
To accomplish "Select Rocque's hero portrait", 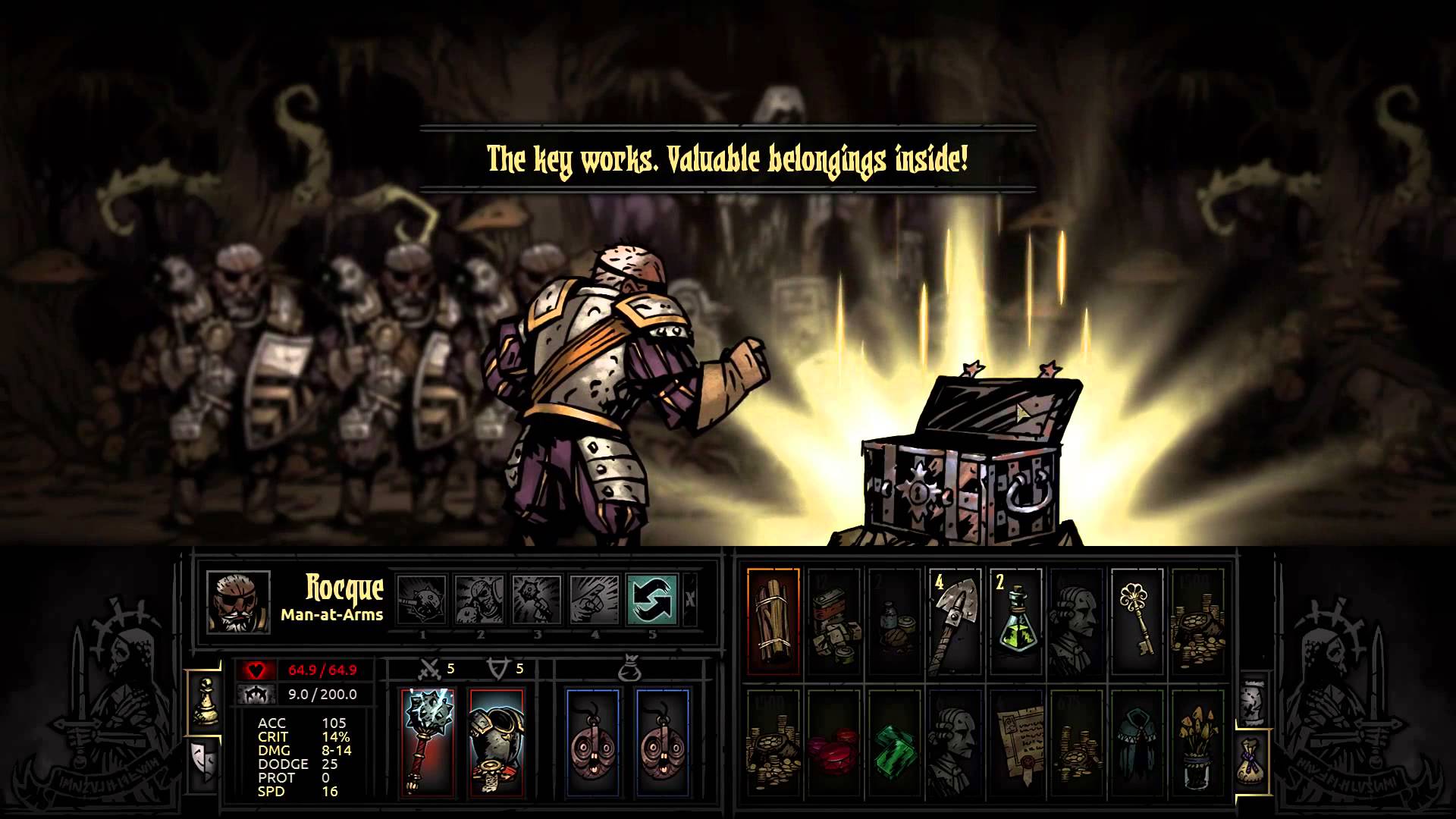I will click(x=238, y=602).
